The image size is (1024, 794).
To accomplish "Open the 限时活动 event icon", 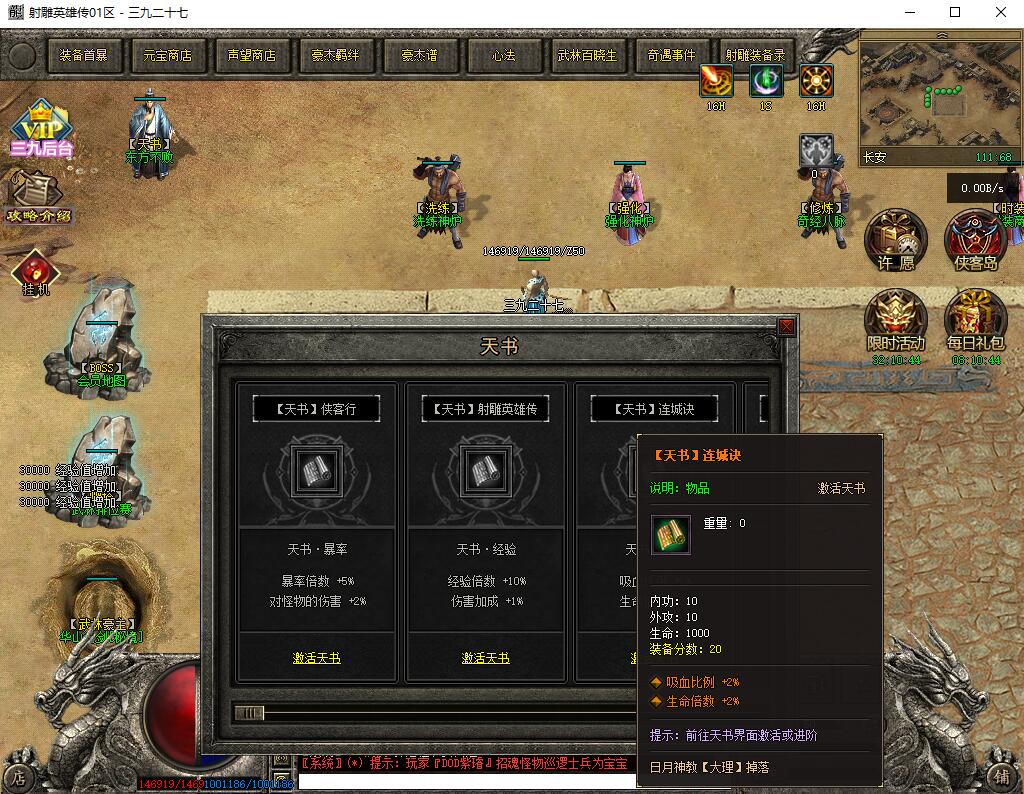I will pos(896,319).
